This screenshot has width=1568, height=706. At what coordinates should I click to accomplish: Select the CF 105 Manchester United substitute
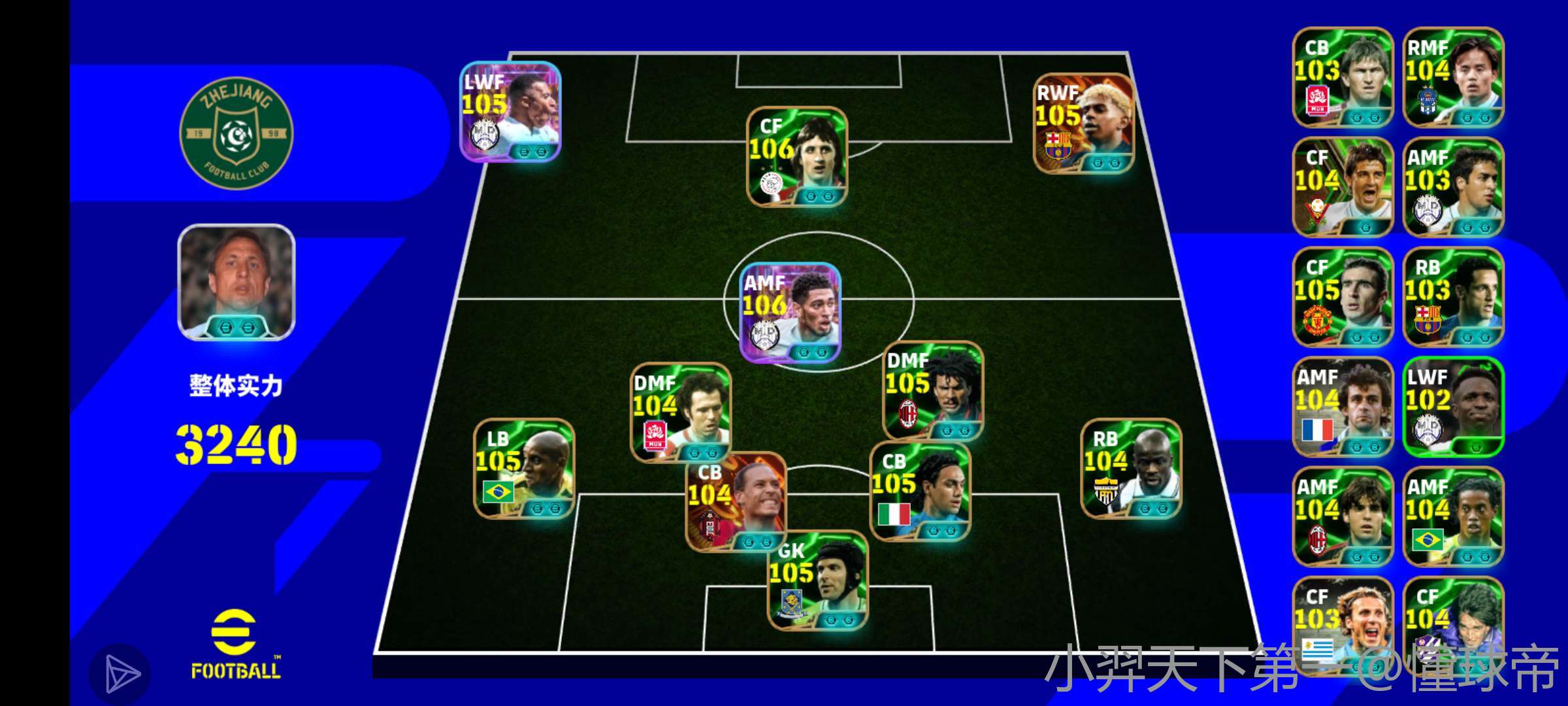tap(1343, 297)
